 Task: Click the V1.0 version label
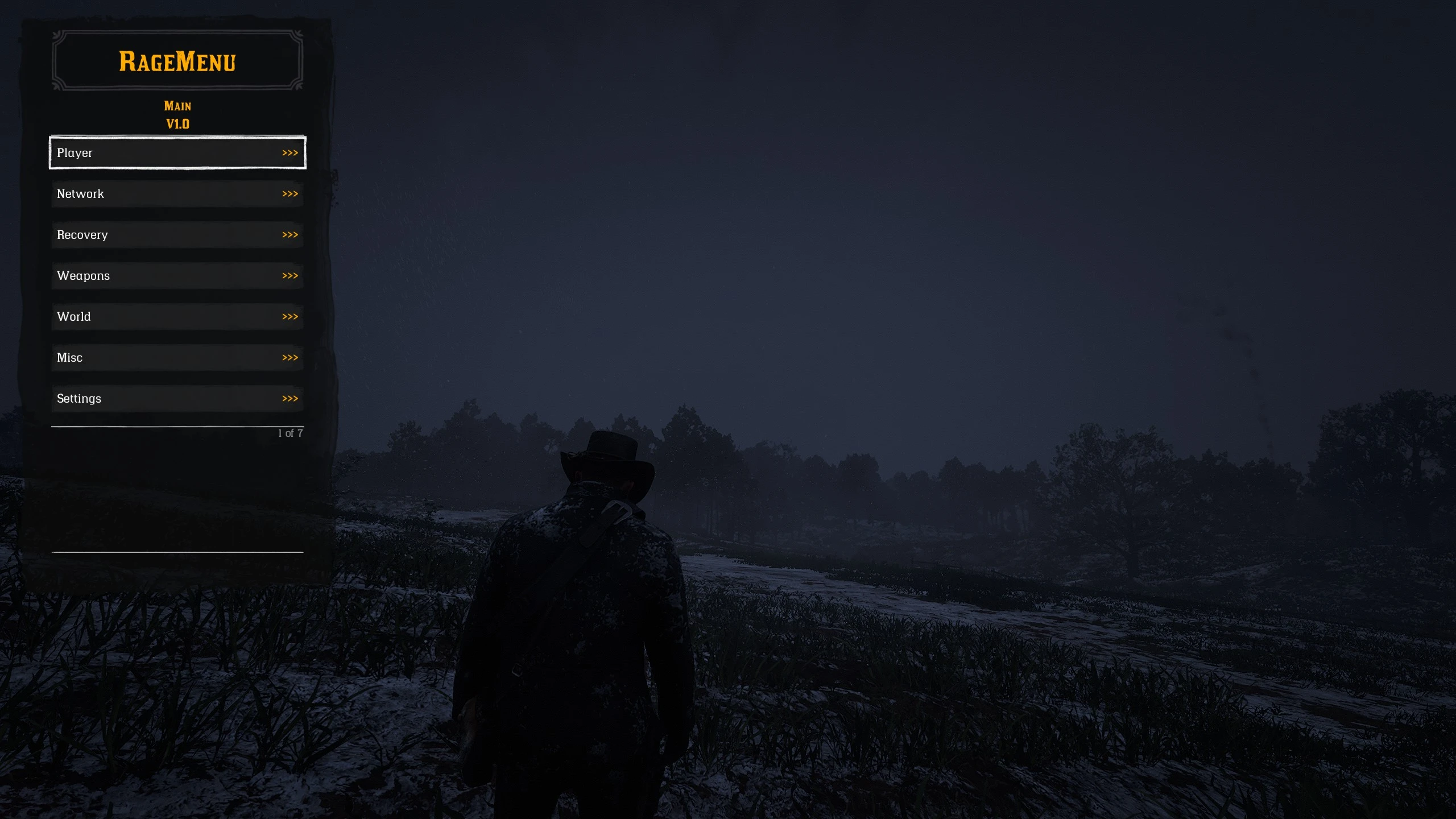pyautogui.click(x=177, y=123)
